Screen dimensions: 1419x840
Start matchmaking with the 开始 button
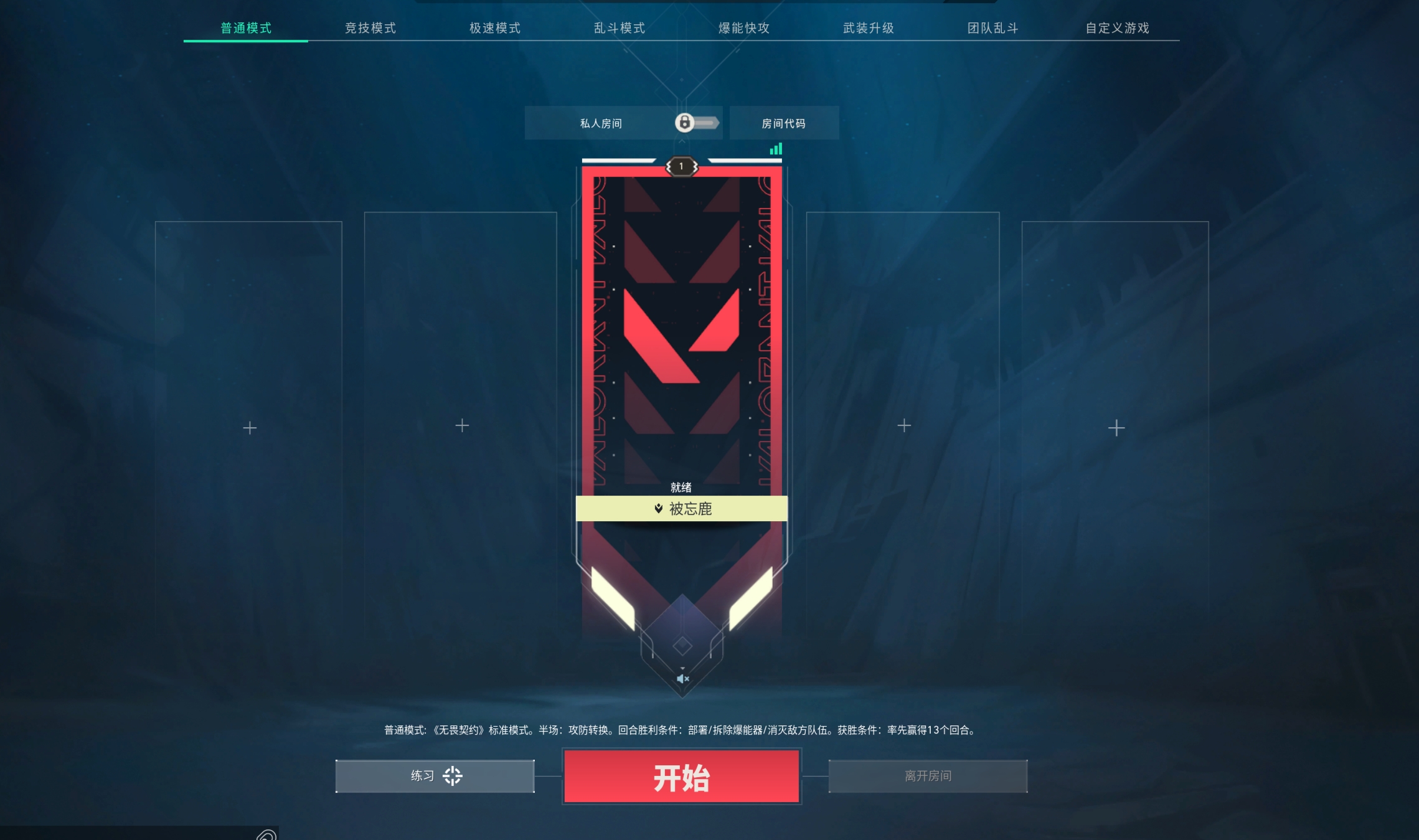coord(682,777)
